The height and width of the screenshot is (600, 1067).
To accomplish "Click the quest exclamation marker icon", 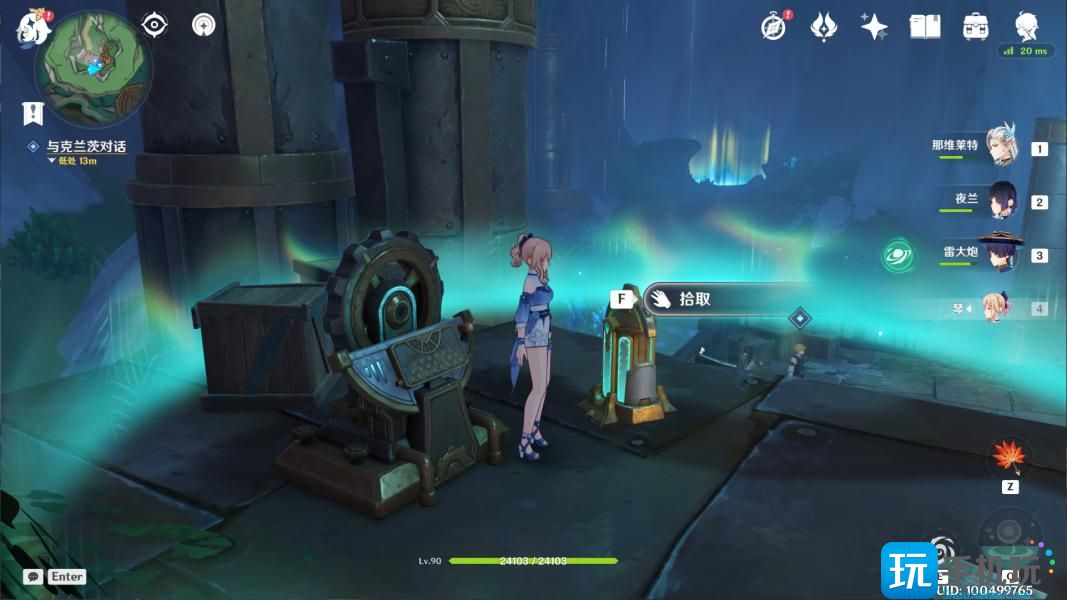I will click(35, 111).
